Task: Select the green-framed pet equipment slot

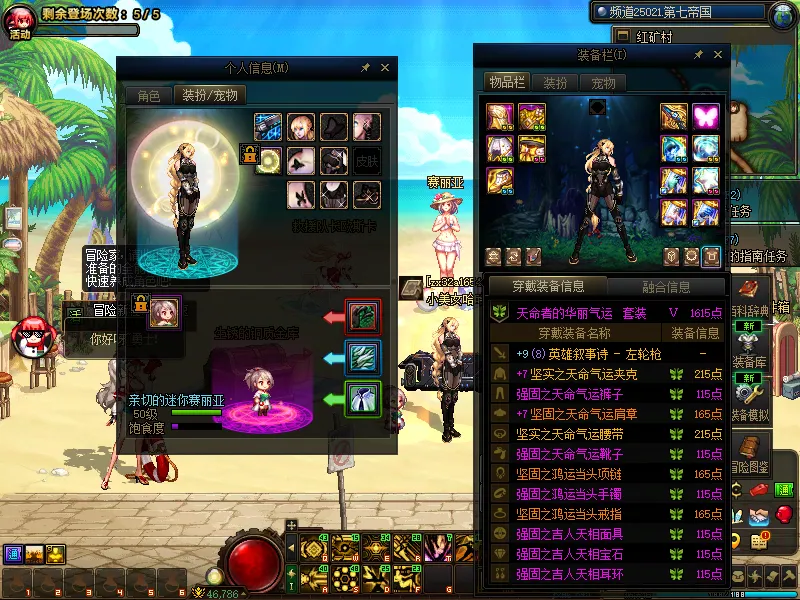Action: [x=361, y=399]
